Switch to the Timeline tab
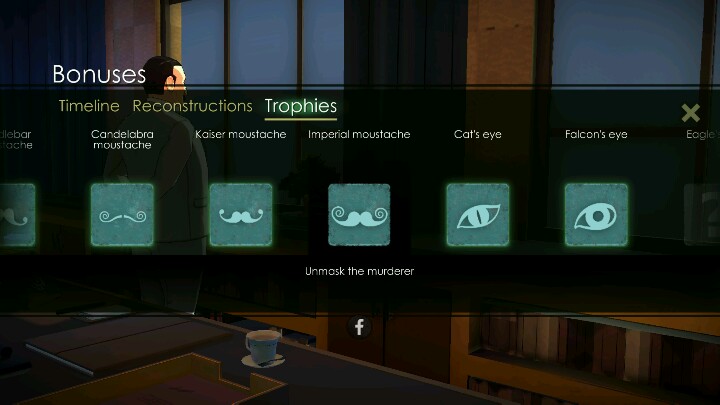Screen dimensions: 720x405 [89, 106]
